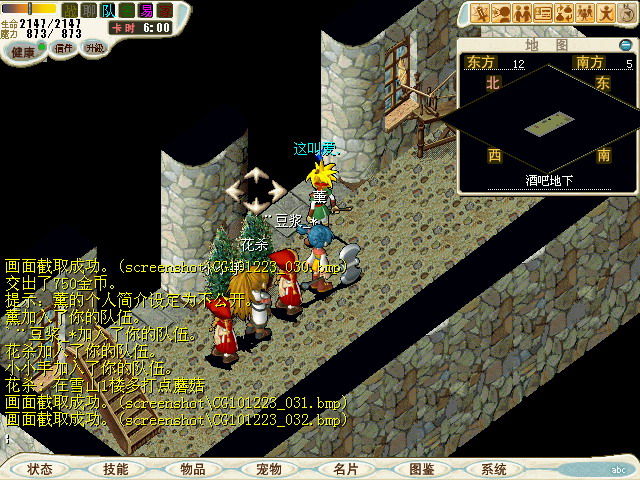Open the 技能 skills menu
The height and width of the screenshot is (480, 640).
point(116,468)
